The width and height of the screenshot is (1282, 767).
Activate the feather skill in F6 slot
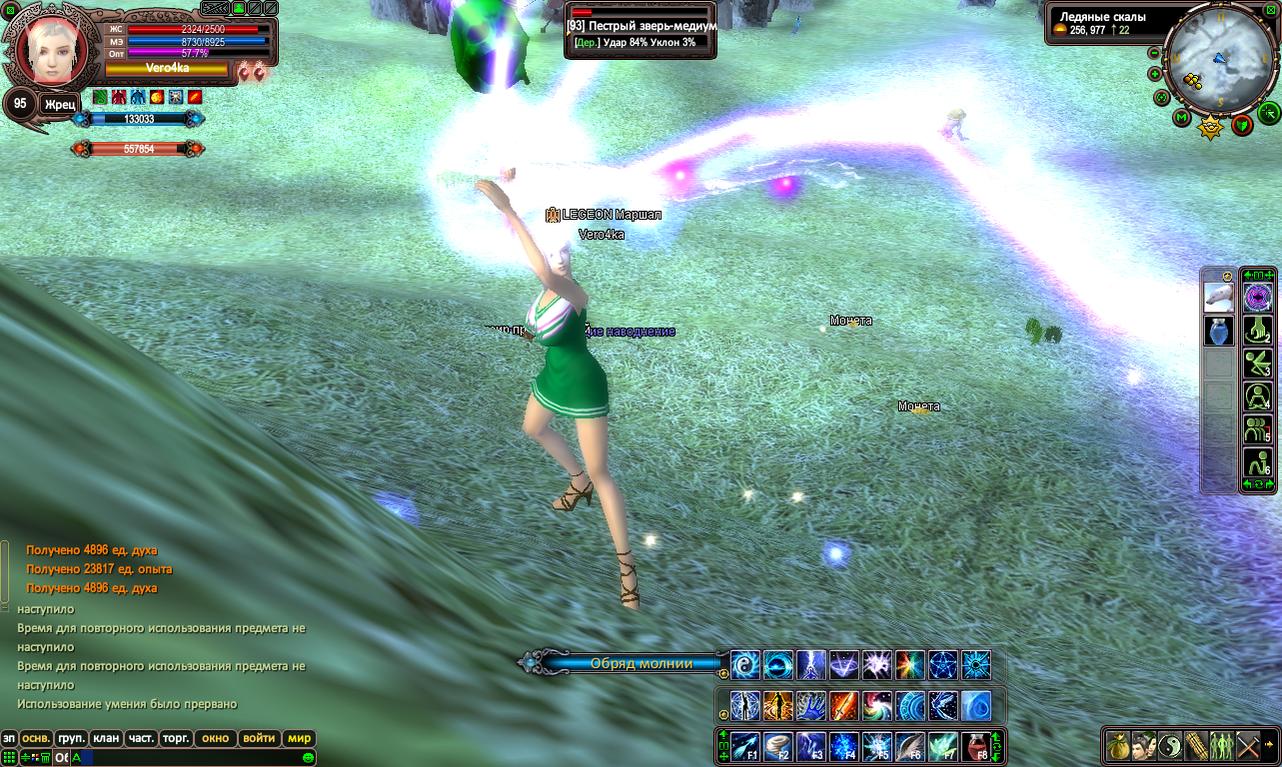coord(909,746)
